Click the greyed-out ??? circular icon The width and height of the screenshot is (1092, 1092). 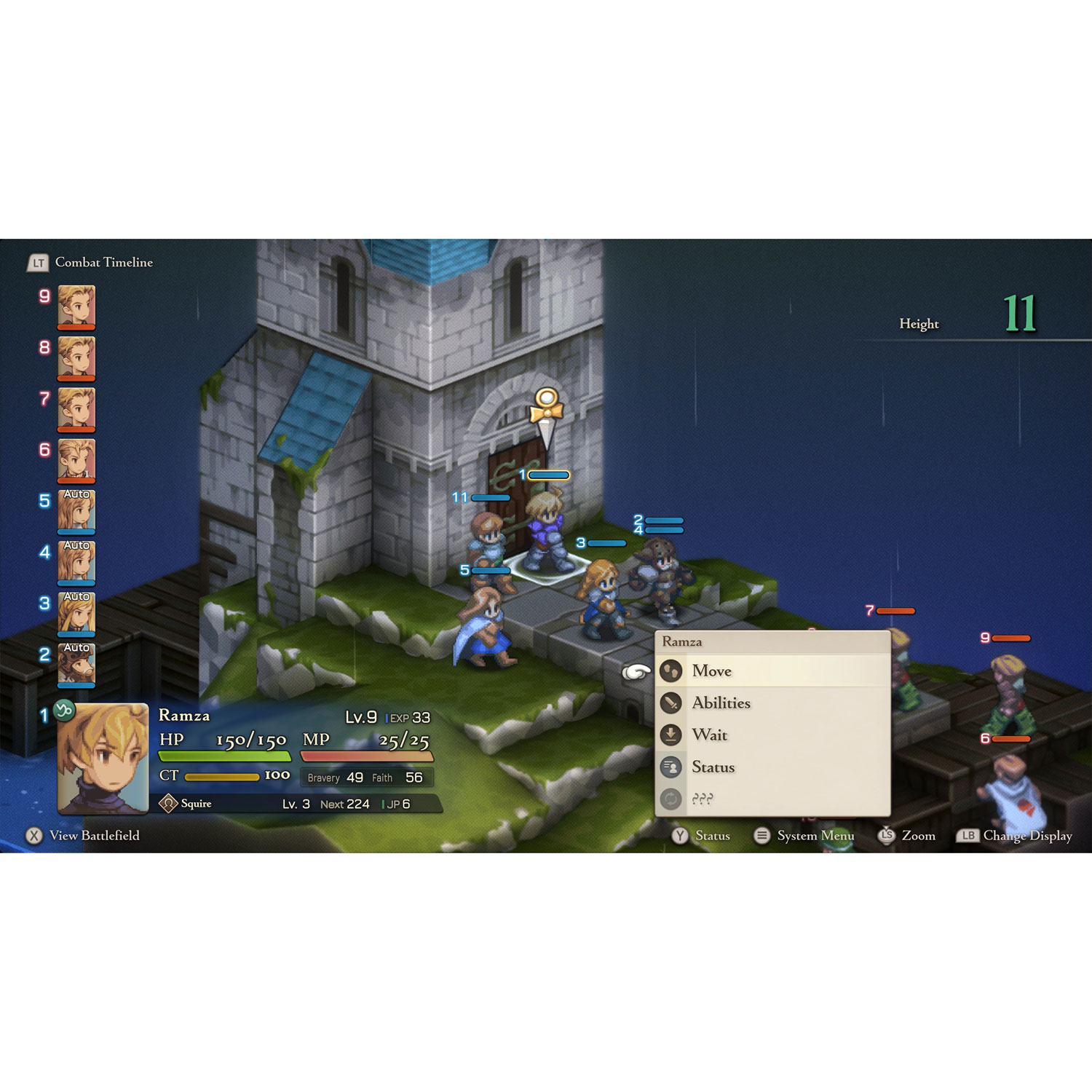pos(671,798)
